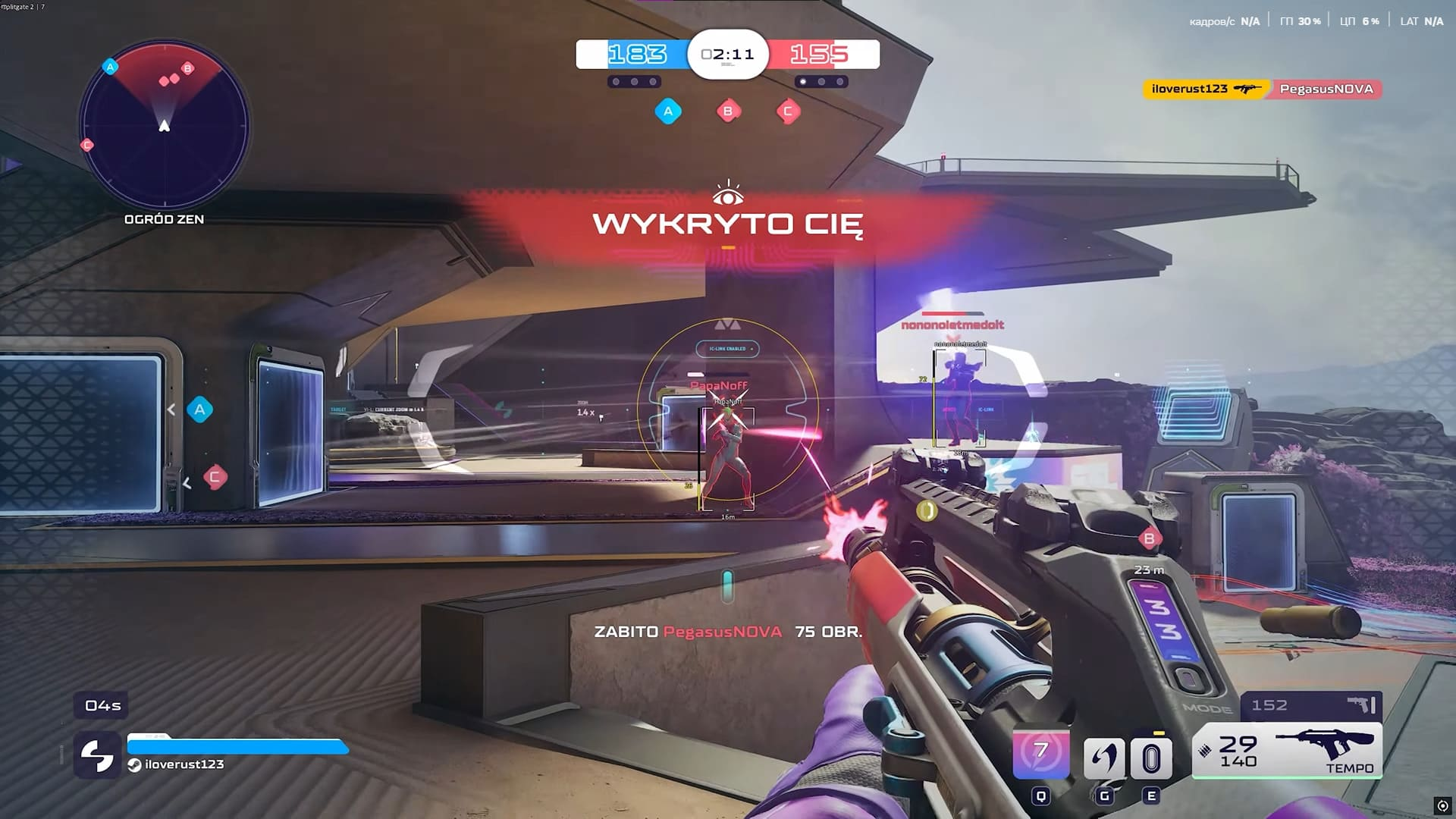Viewport: 1456px width, 819px height.
Task: Click the red B objective icon under the score
Action: (x=728, y=111)
